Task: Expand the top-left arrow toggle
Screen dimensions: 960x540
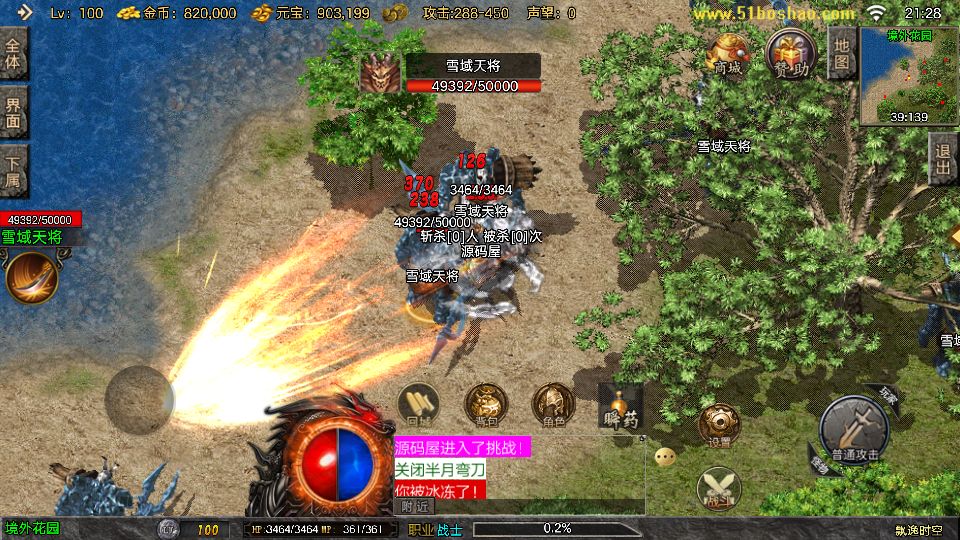Action: tap(26, 12)
